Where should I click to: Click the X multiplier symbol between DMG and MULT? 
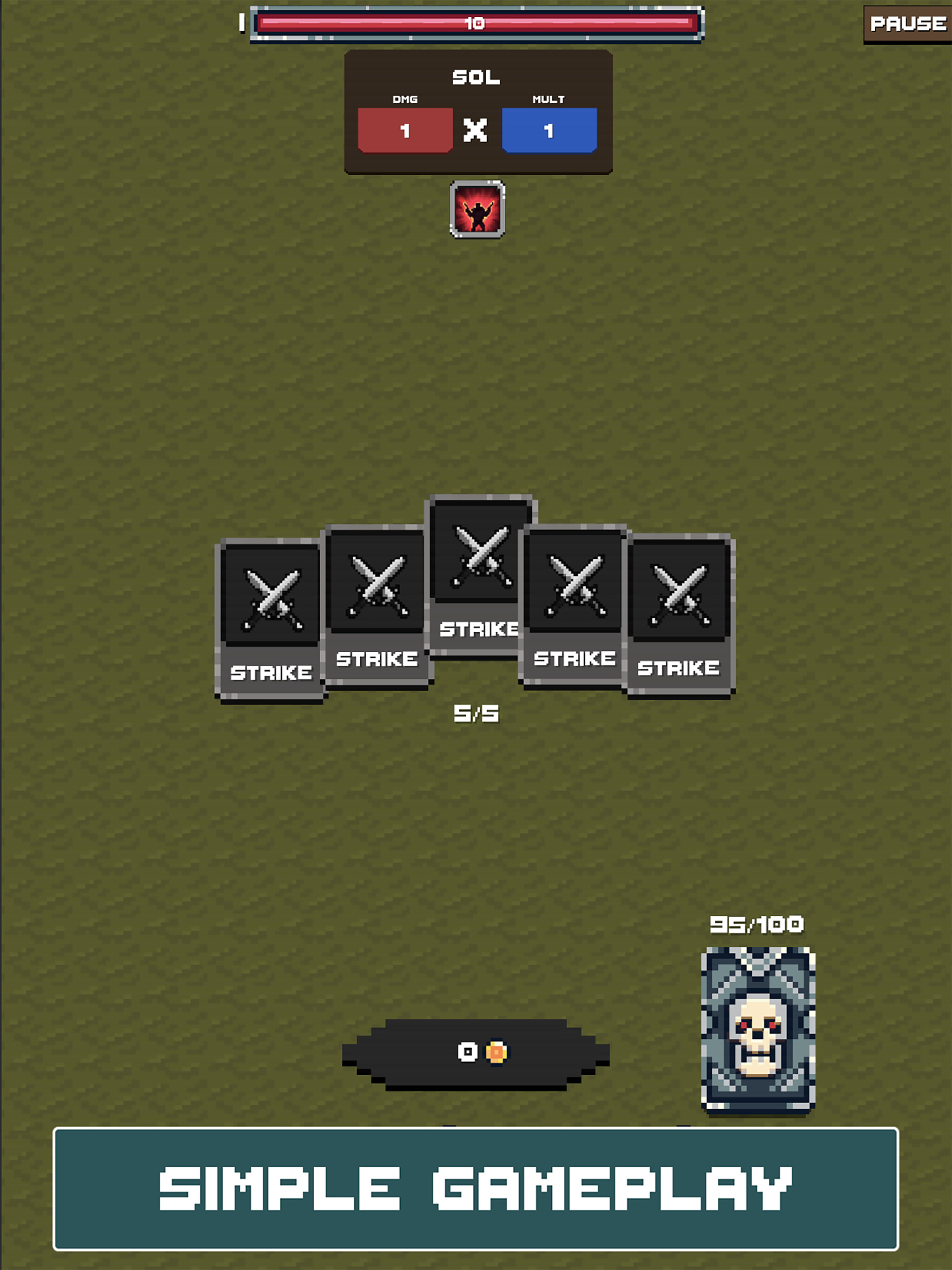tap(477, 130)
